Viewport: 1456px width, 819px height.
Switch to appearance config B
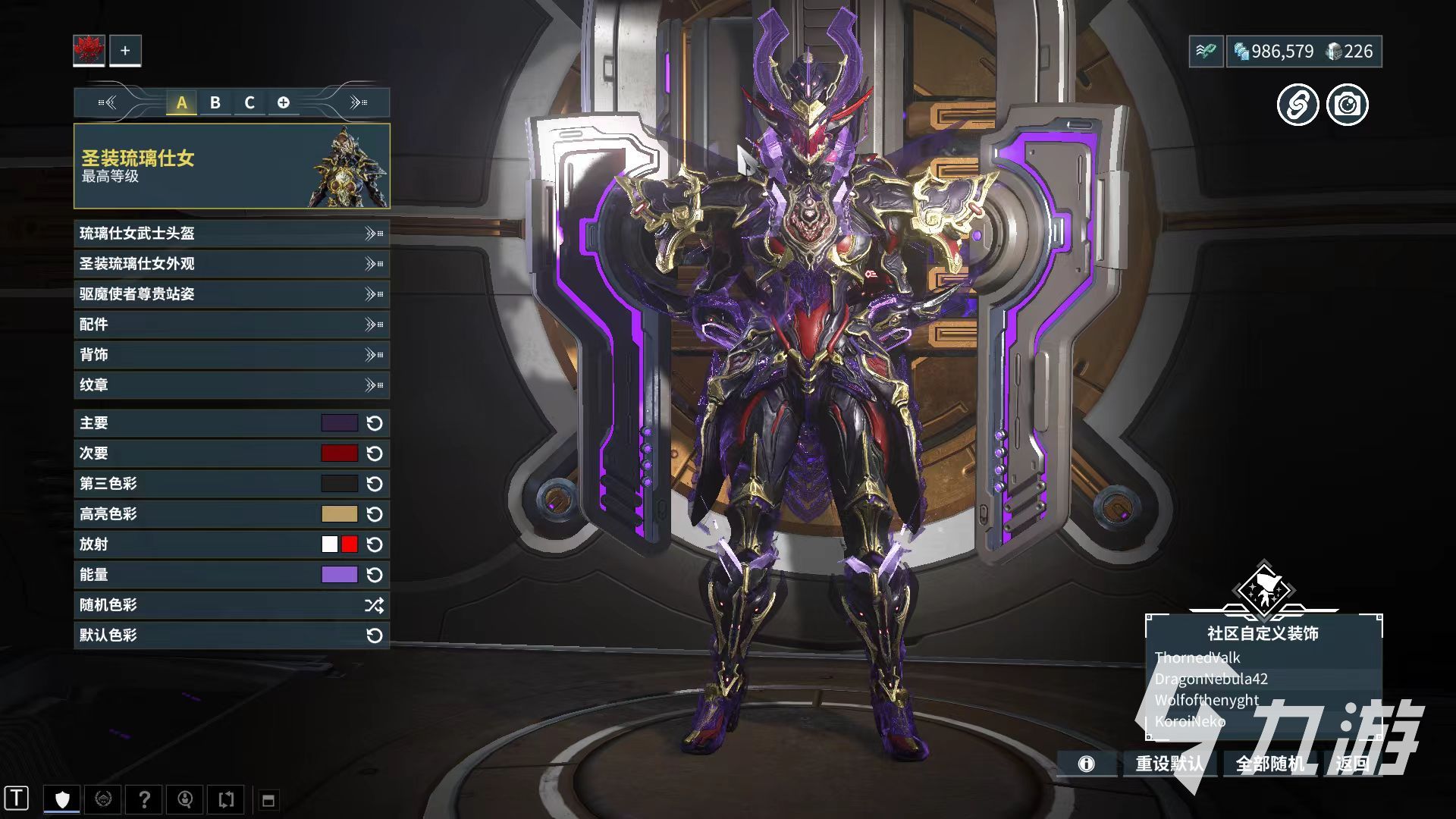pos(215,102)
